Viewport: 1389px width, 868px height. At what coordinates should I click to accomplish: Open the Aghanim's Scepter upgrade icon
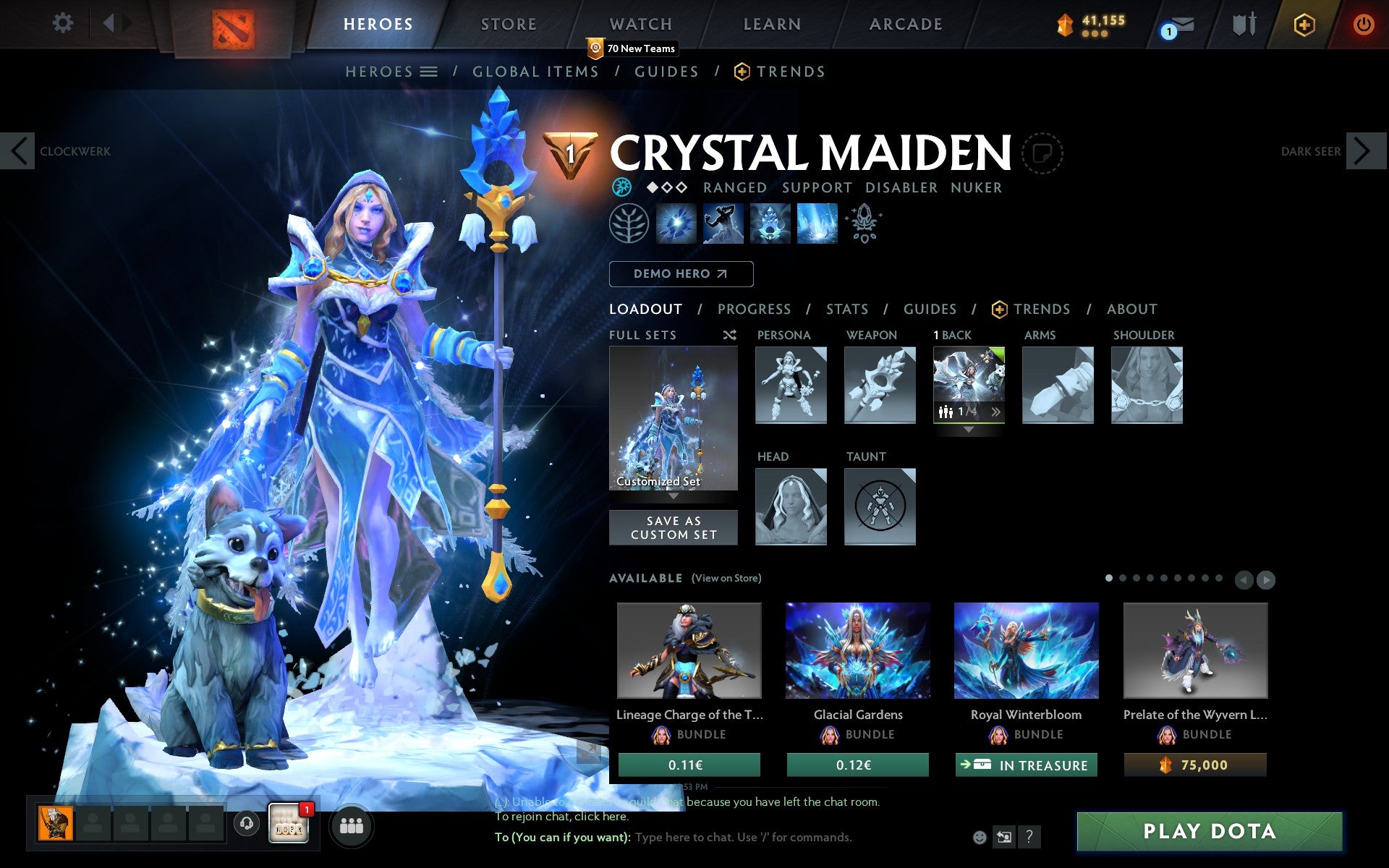(865, 224)
